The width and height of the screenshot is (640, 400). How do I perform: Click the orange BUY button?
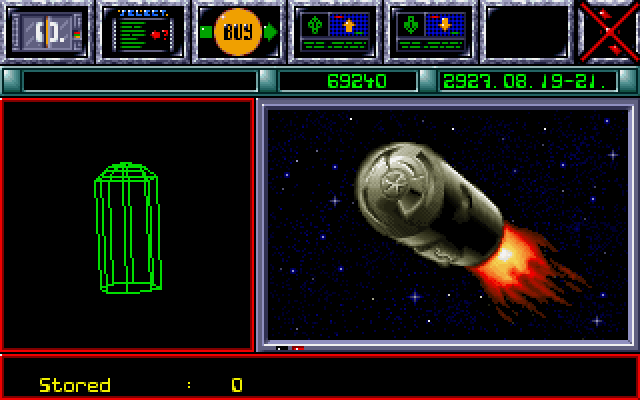238,31
